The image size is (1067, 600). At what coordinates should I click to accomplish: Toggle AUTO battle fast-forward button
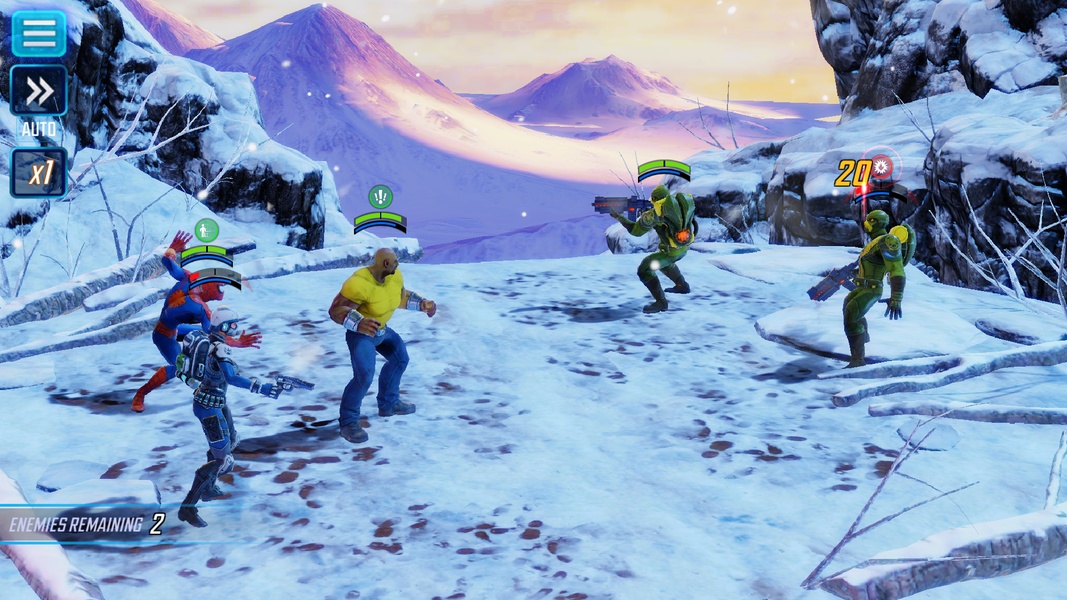click(39, 92)
